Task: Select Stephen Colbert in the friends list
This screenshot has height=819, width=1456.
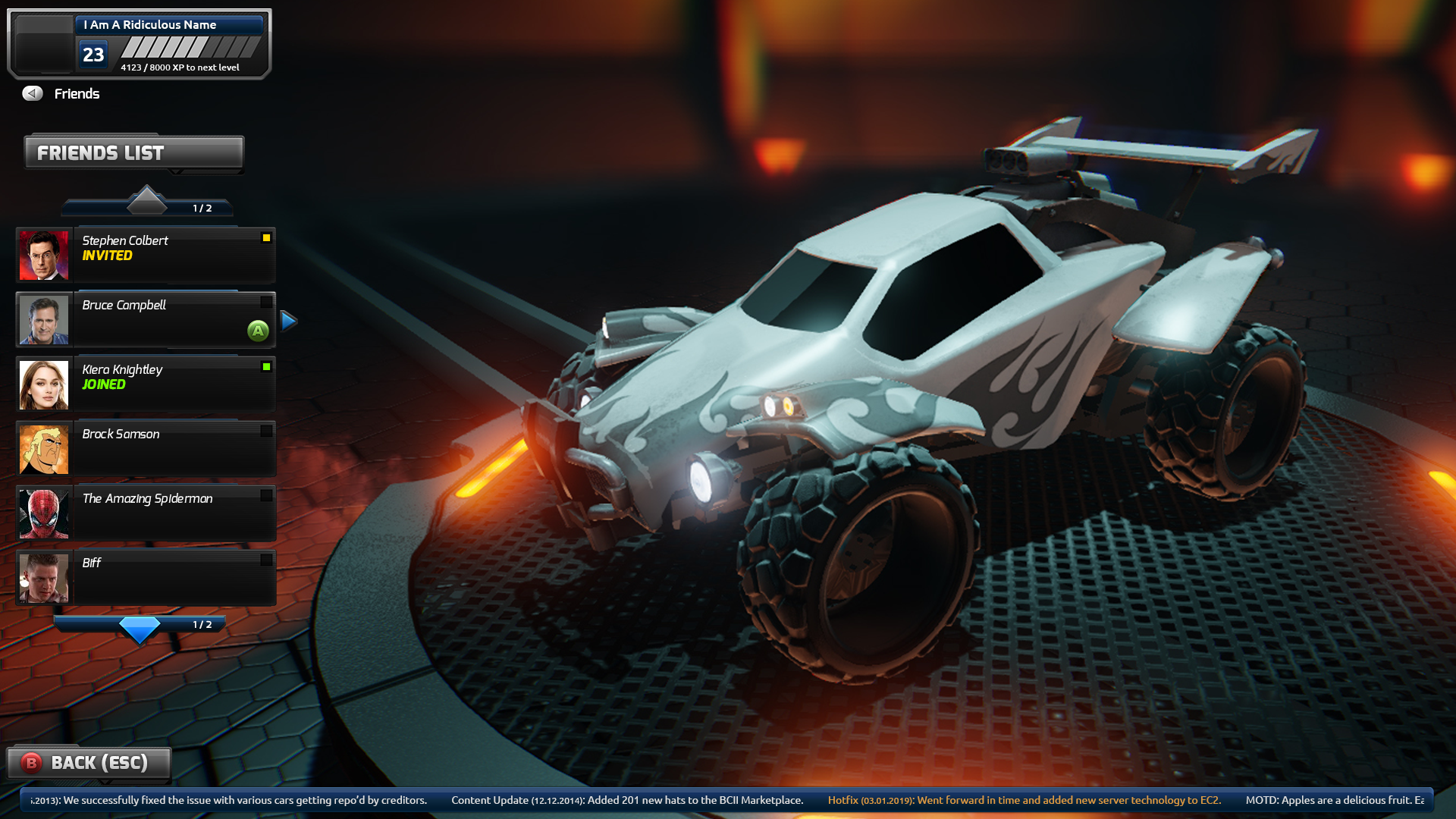Action: click(146, 256)
